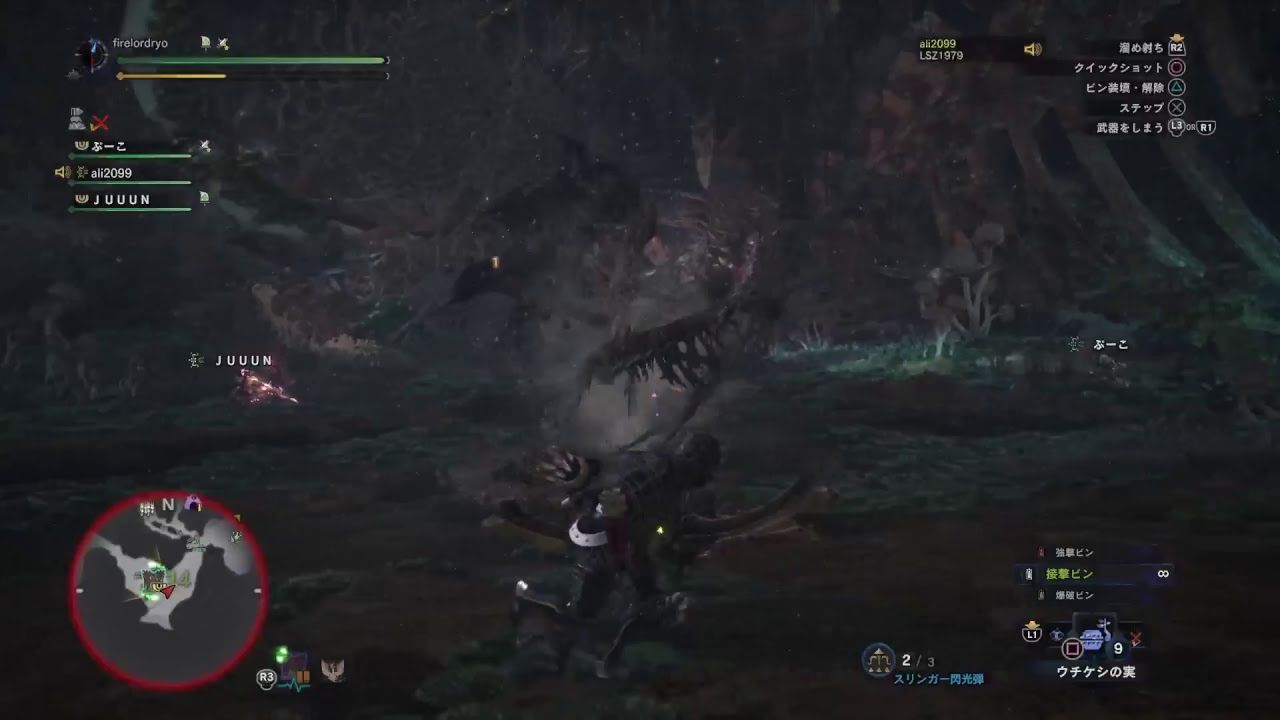Click the green leaf buff icon near JUUUN's name
The height and width of the screenshot is (720, 1280).
[x=205, y=197]
